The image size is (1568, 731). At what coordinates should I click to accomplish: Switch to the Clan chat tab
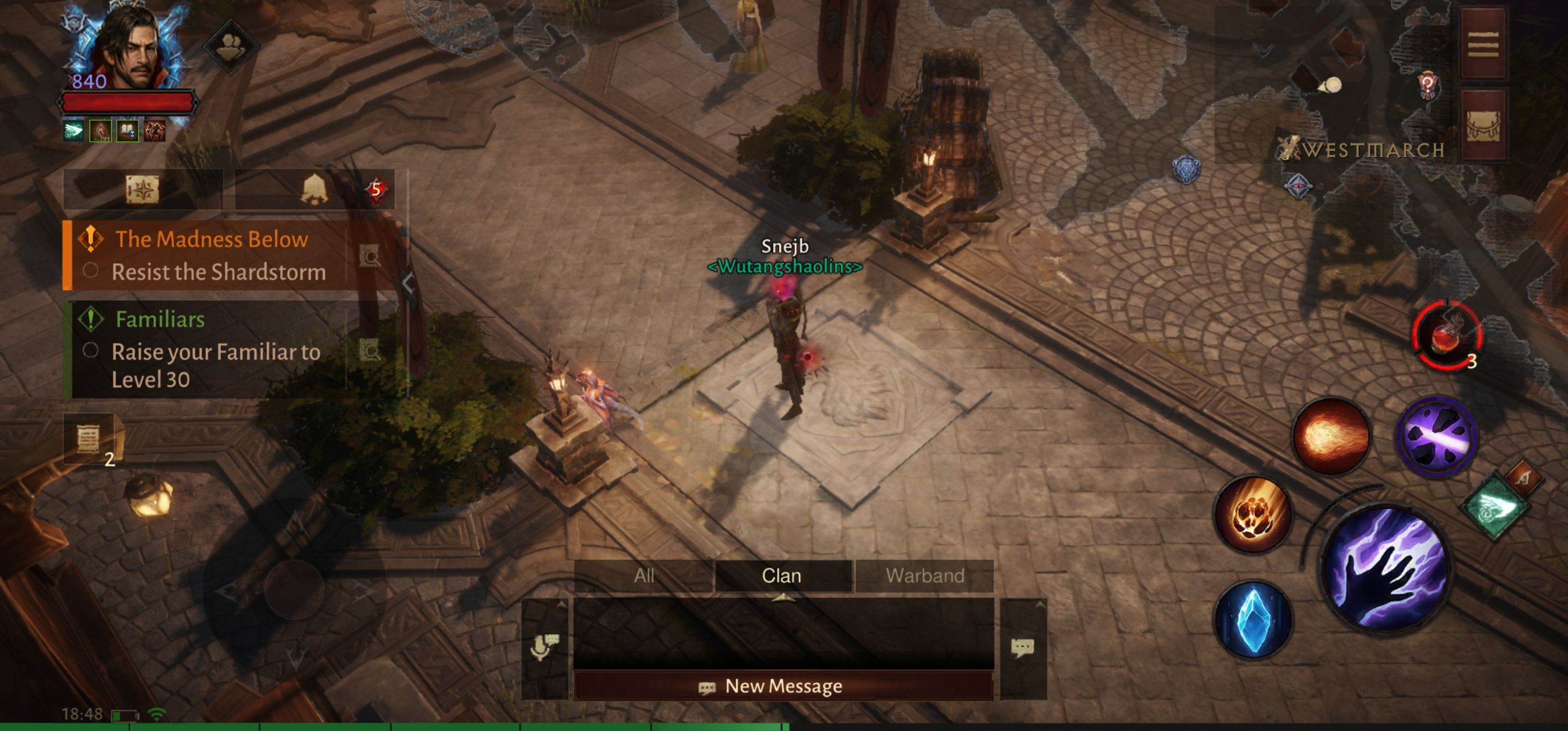(x=781, y=576)
